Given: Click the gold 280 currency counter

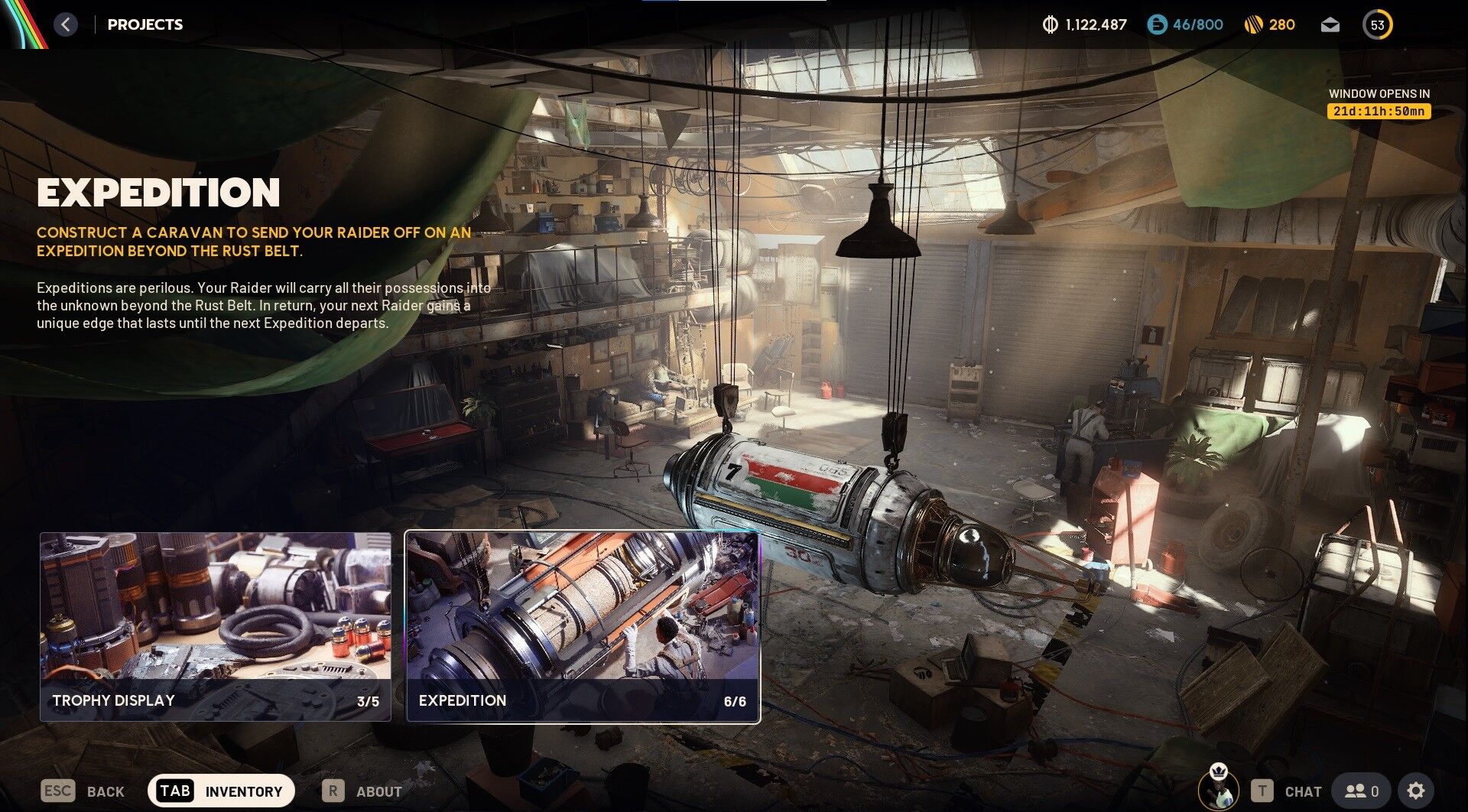Looking at the screenshot, I should click(x=1269, y=24).
